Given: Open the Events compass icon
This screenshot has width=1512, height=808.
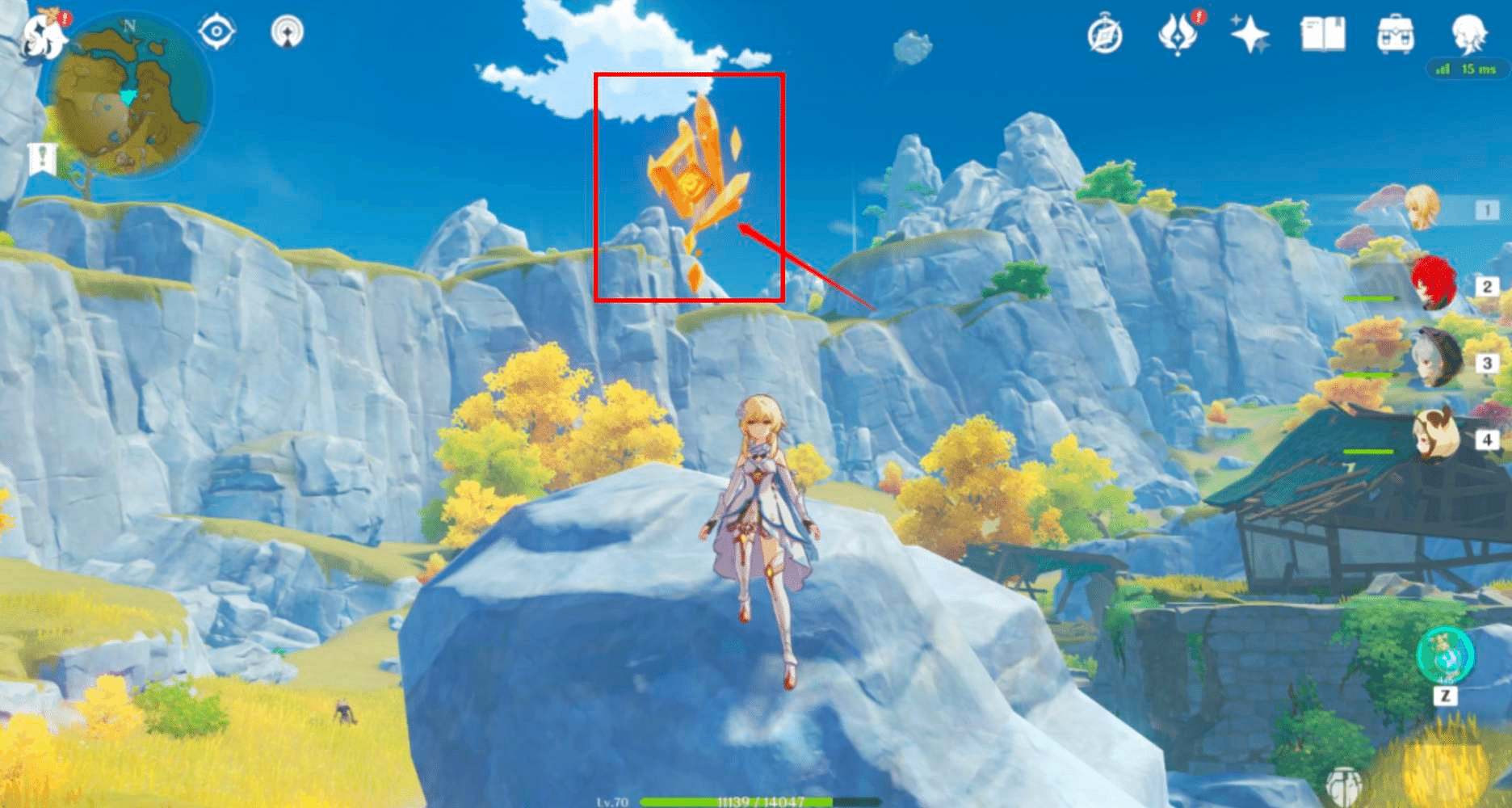Looking at the screenshot, I should [1106, 34].
